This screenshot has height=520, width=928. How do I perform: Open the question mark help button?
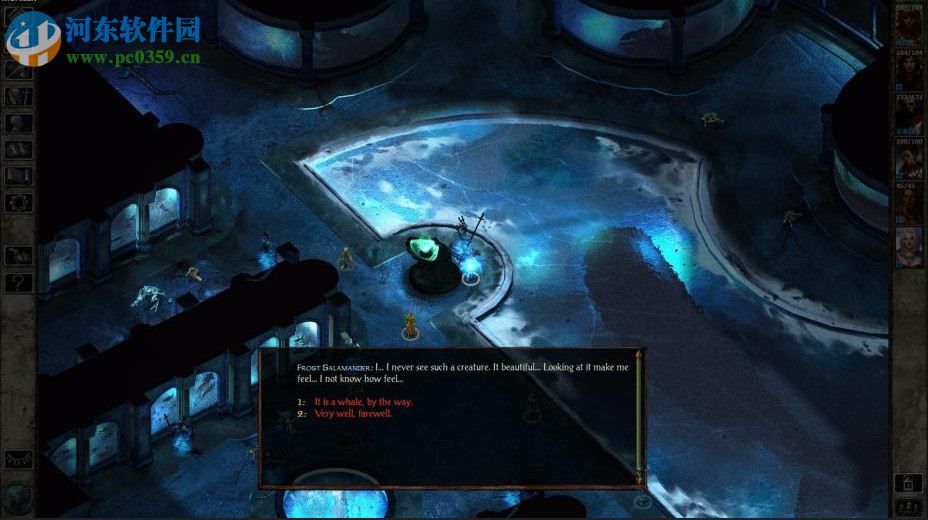coord(18,283)
